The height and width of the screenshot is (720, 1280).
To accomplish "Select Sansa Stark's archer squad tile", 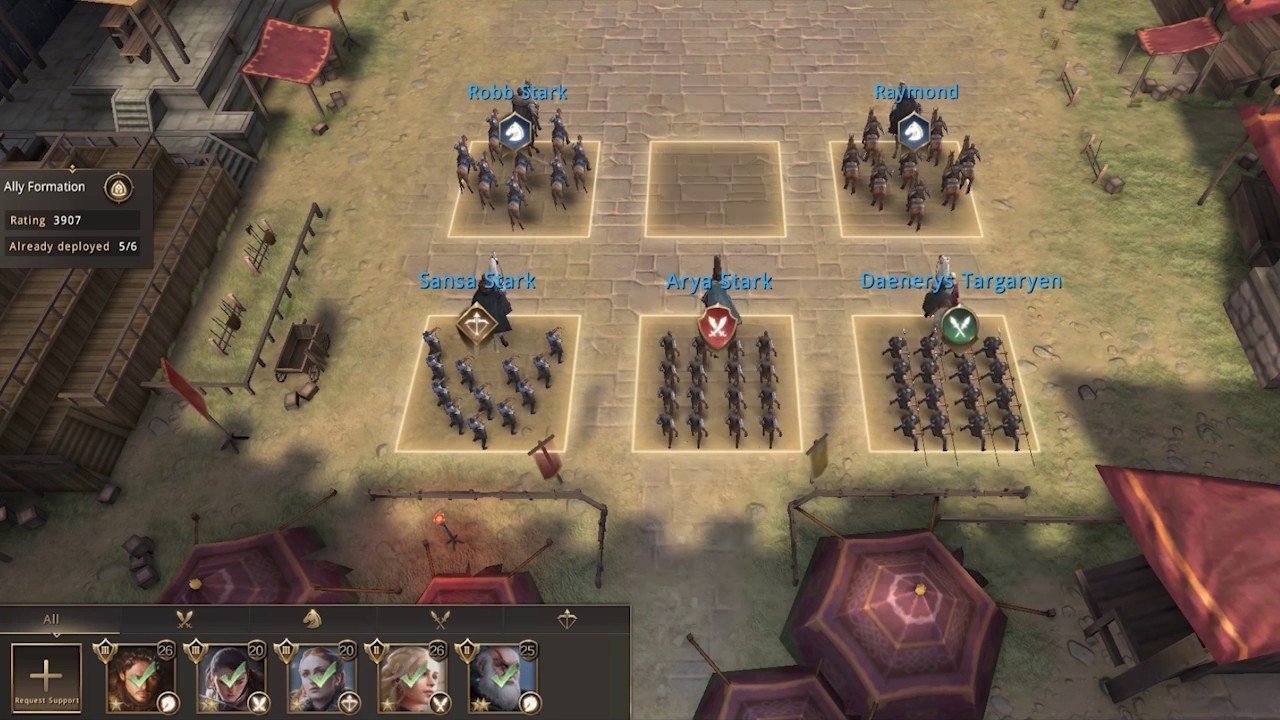I will coord(489,383).
